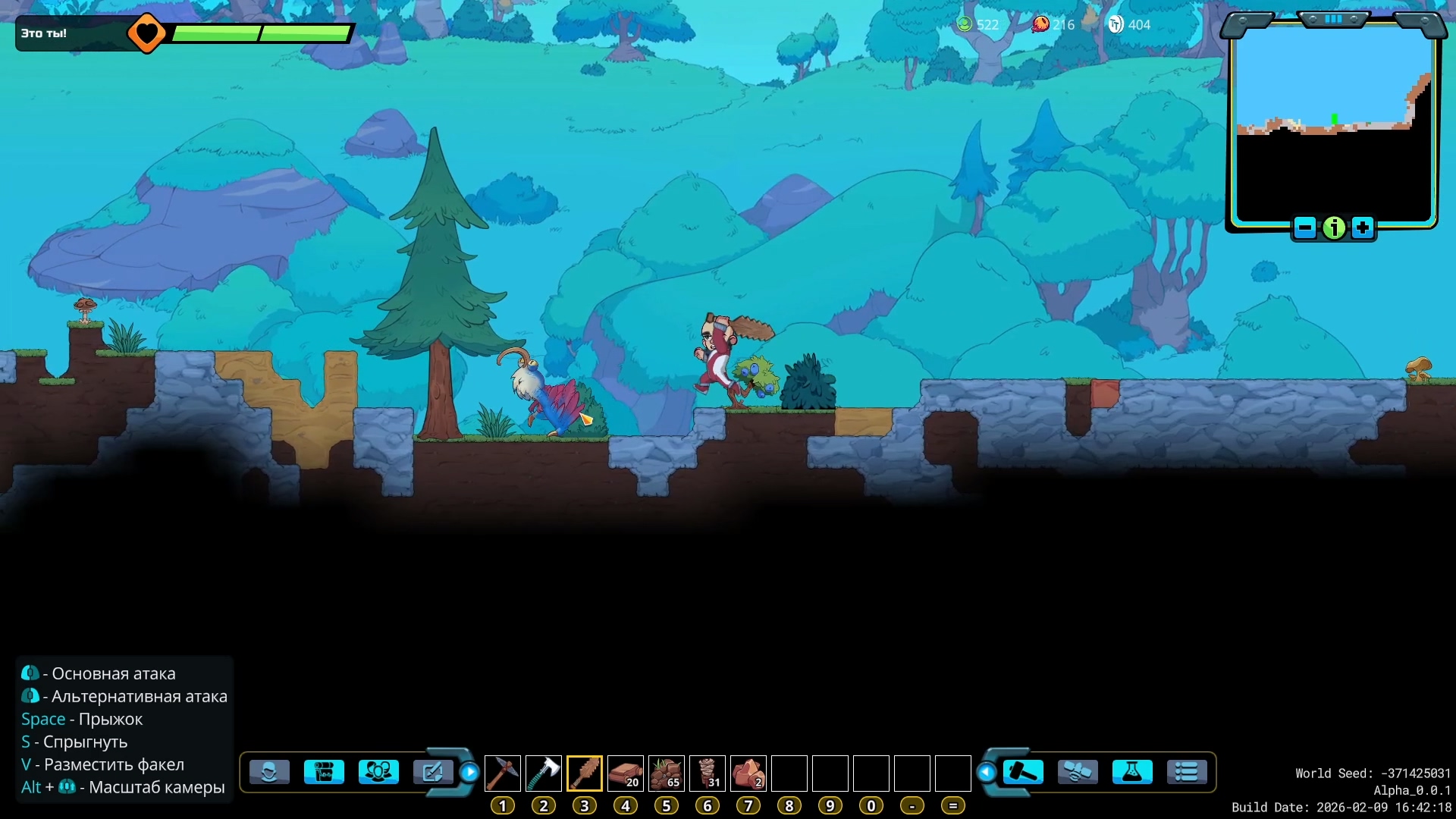
Task: Select the torch stack of 31
Action: (707, 773)
